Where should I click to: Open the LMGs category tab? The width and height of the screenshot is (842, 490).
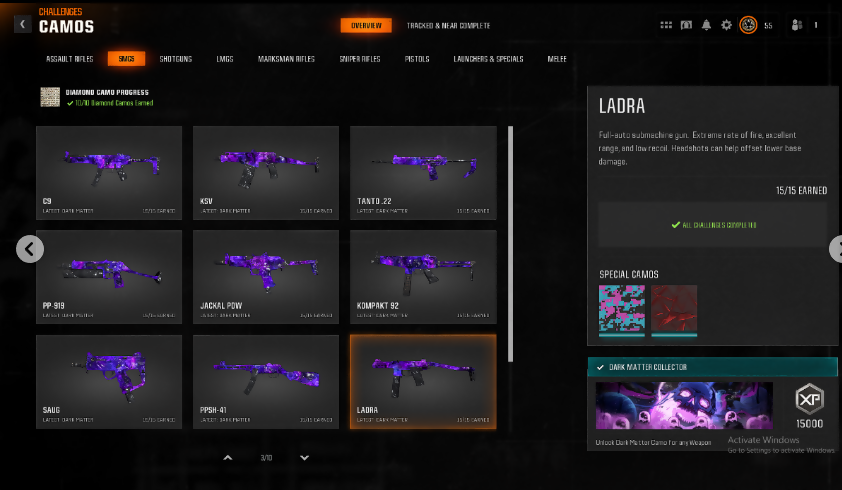[x=225, y=59]
